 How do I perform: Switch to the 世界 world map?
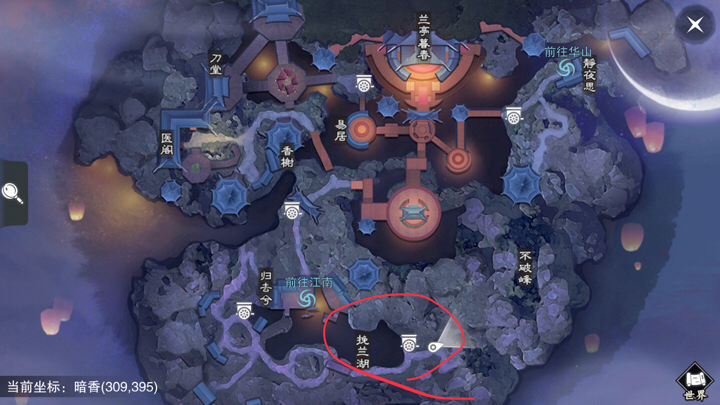(696, 380)
